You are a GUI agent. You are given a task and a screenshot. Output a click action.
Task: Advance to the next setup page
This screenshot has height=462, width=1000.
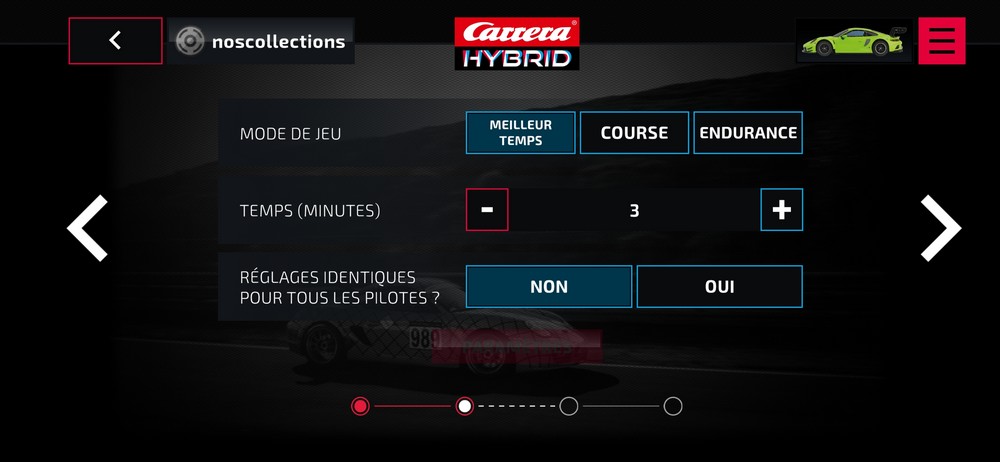(x=939, y=229)
